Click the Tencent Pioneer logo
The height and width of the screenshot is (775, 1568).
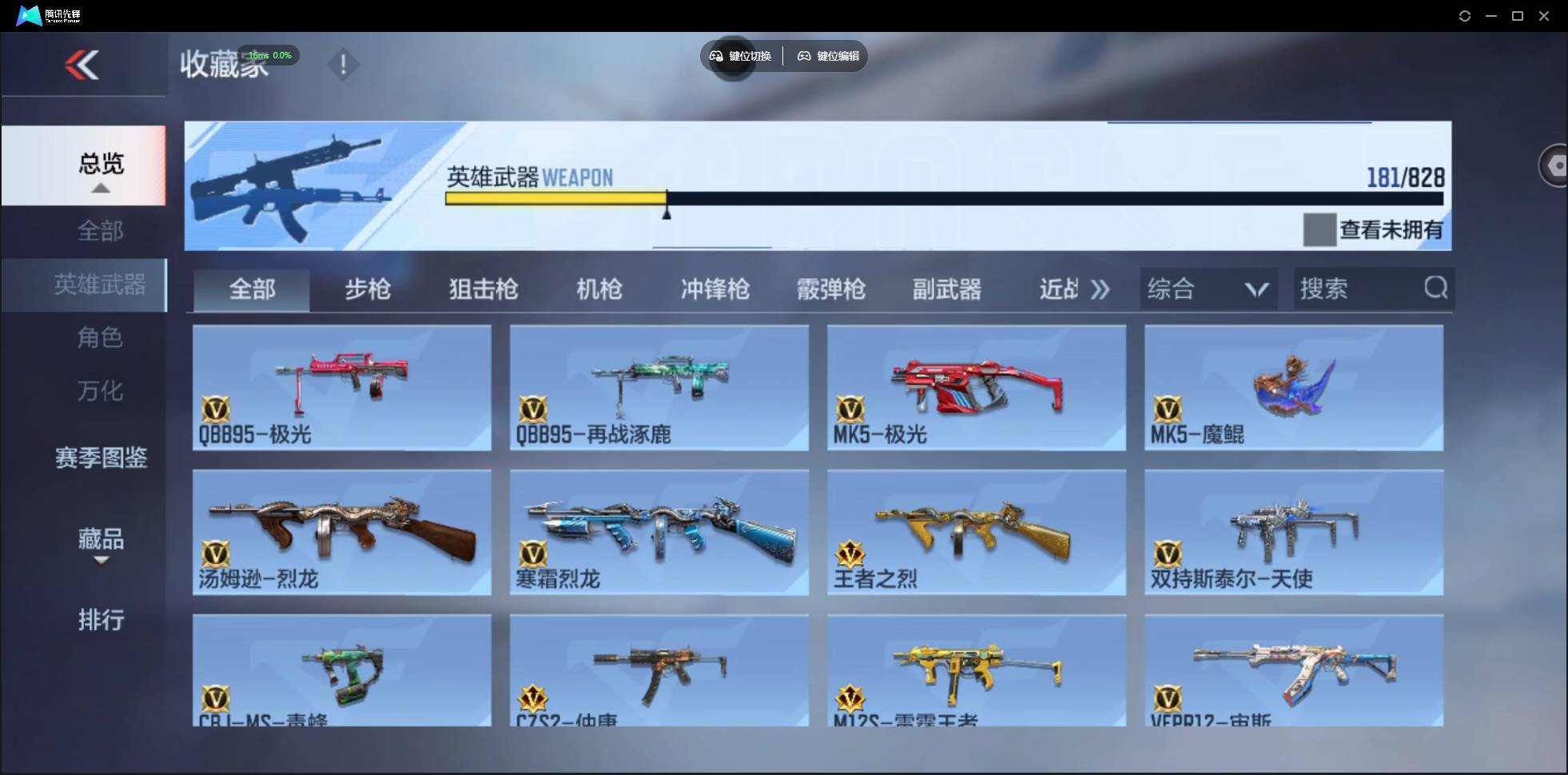(x=29, y=14)
